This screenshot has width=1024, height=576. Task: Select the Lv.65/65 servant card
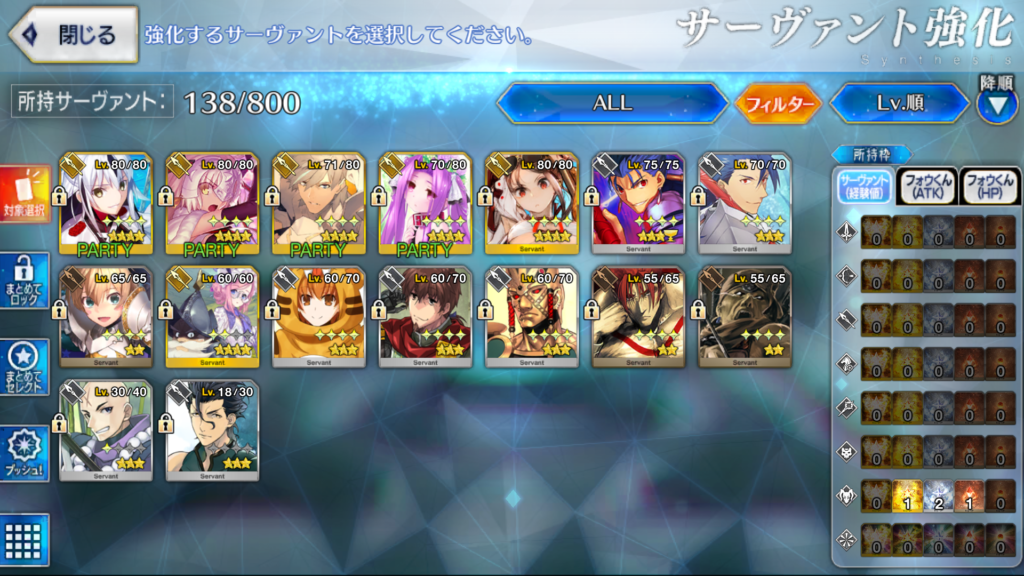pyautogui.click(x=106, y=317)
